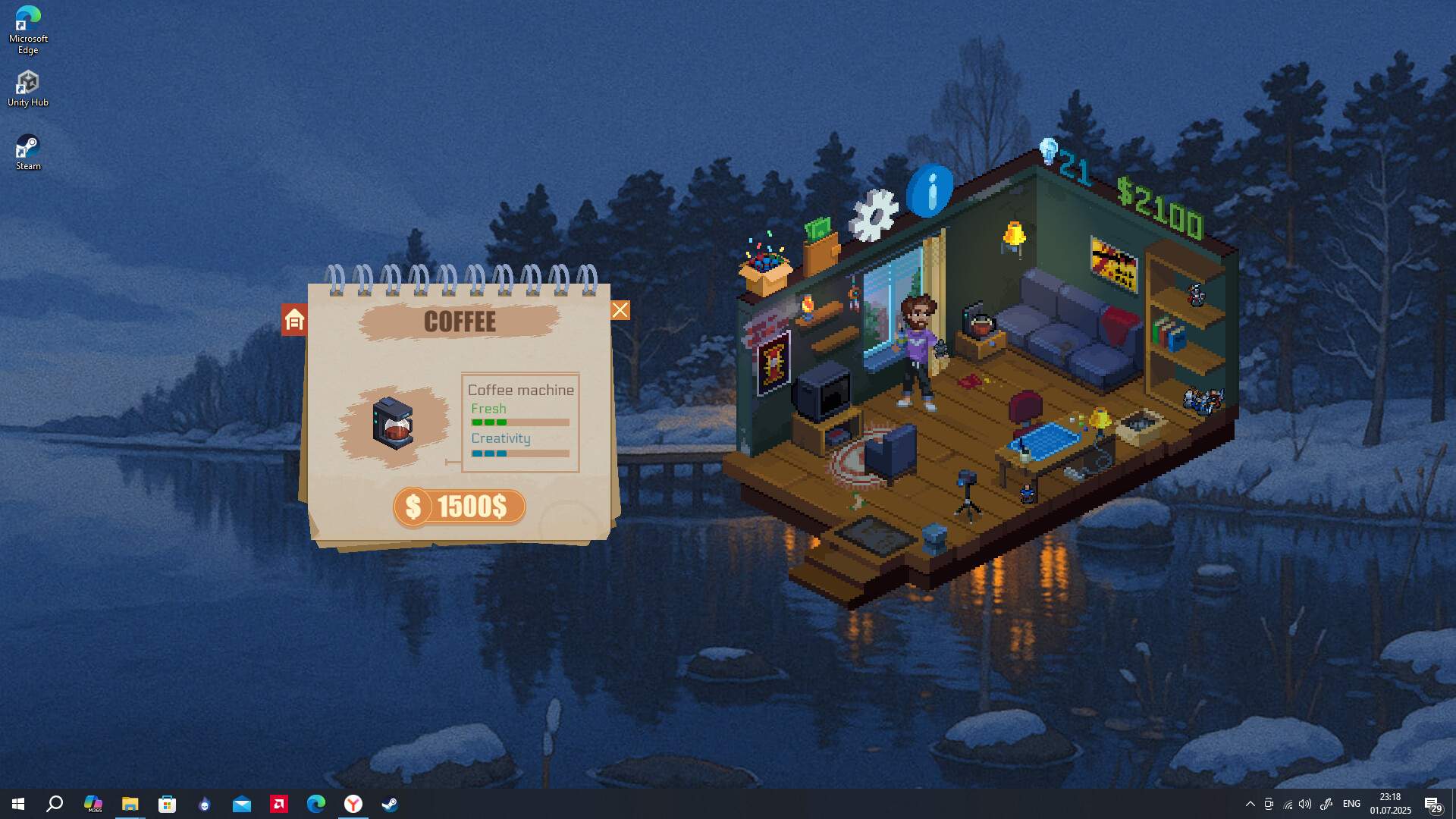Open Steam from the taskbar

coord(390,804)
